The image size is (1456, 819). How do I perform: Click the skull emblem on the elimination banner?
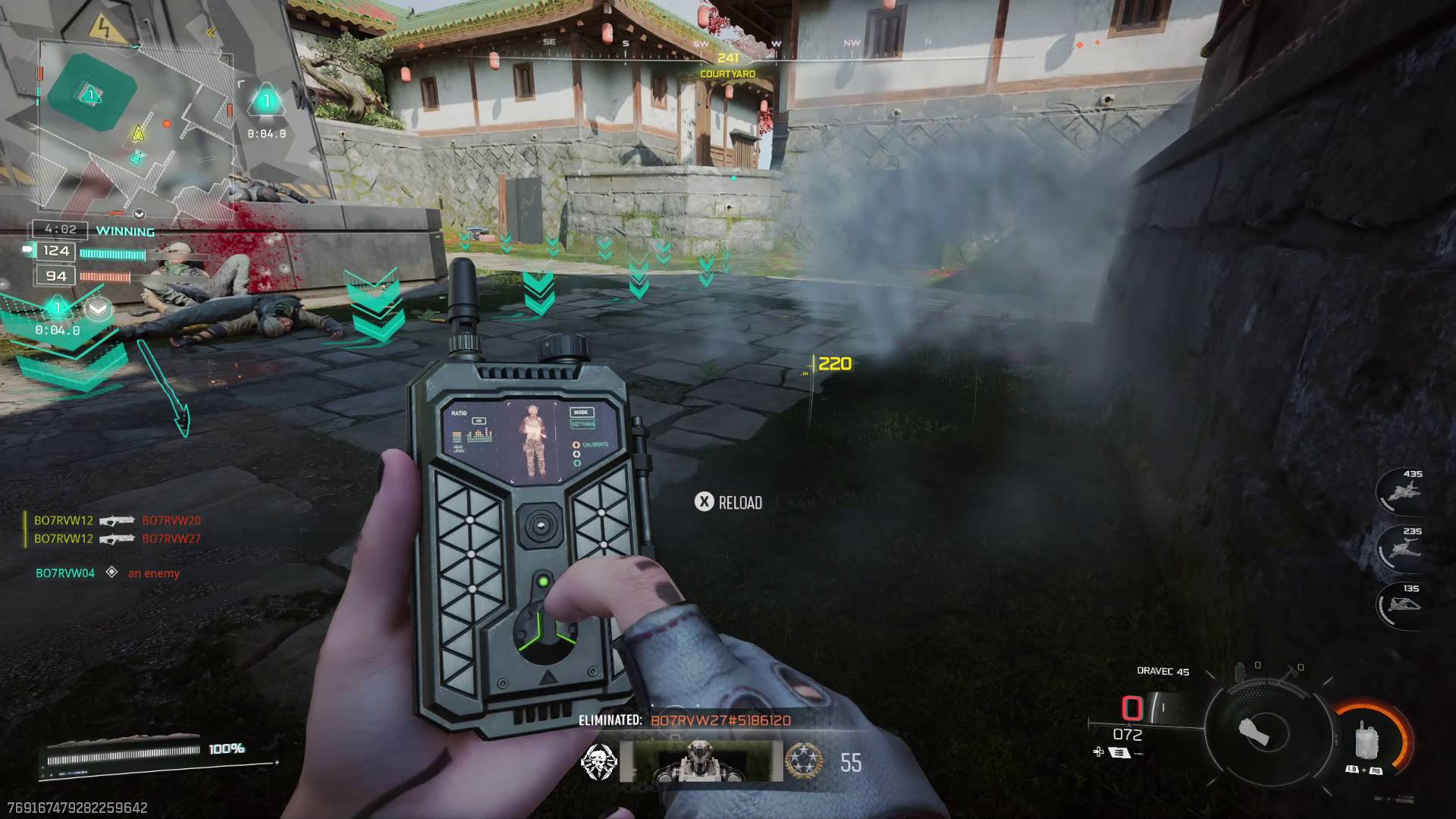599,761
